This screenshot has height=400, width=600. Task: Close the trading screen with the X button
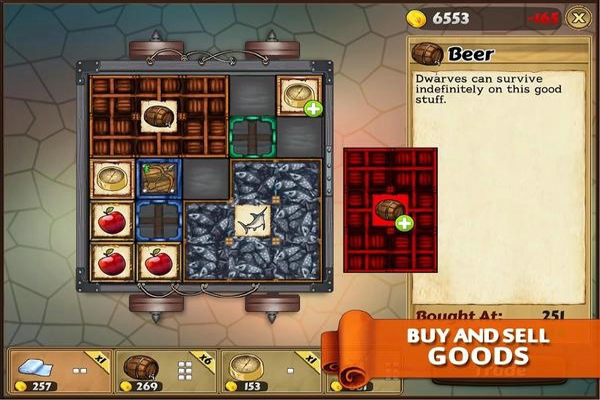coord(576,17)
